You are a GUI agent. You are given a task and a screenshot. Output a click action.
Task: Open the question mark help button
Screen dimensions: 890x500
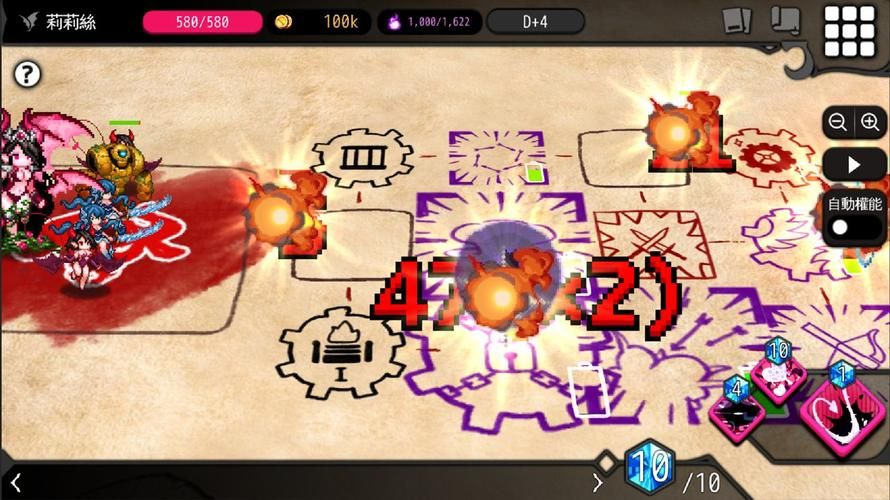pos(28,73)
